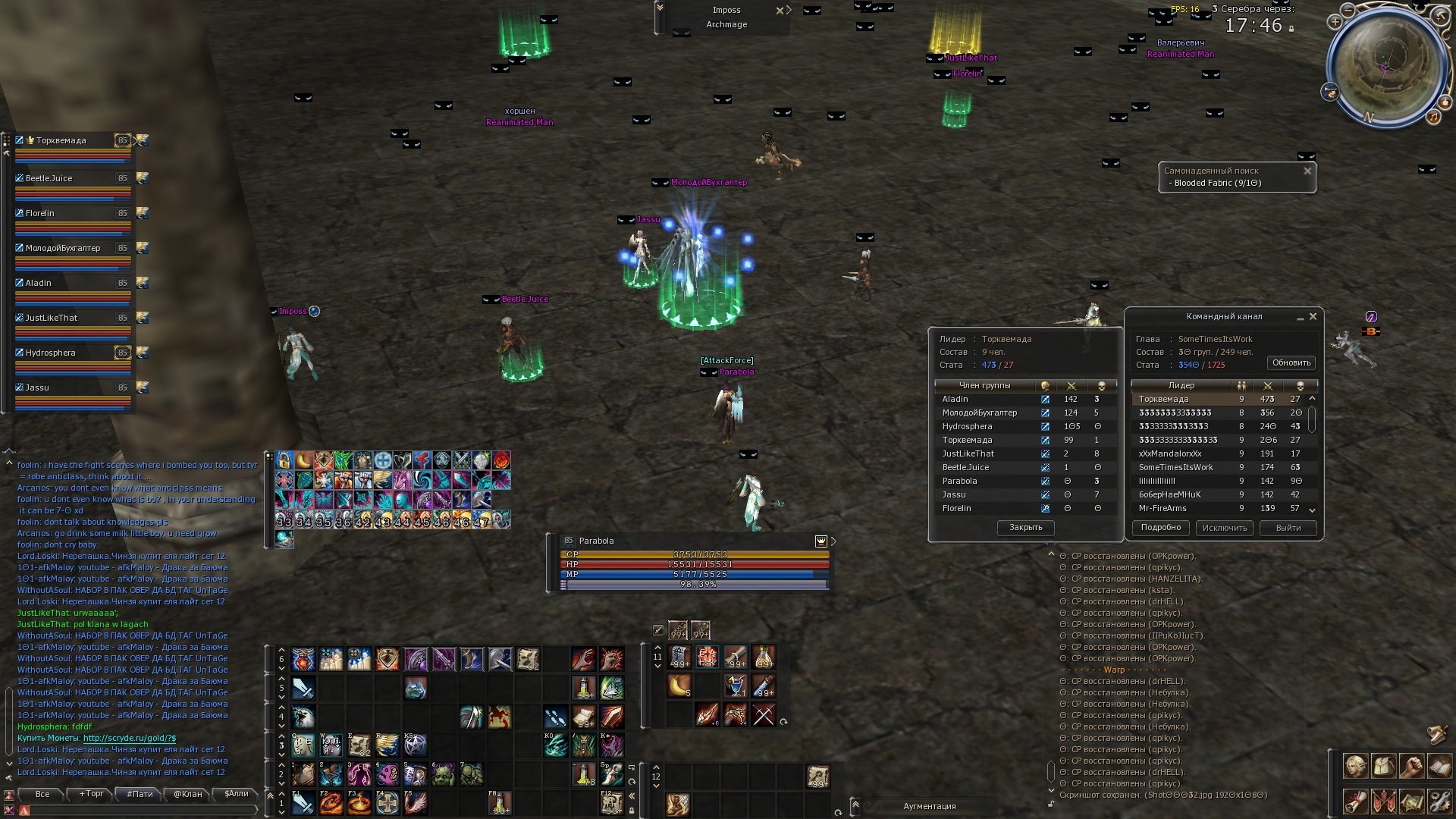The height and width of the screenshot is (819, 1456).
Task: Dismiss the Blooded Fabric quest tracker
Action: tap(1307, 171)
